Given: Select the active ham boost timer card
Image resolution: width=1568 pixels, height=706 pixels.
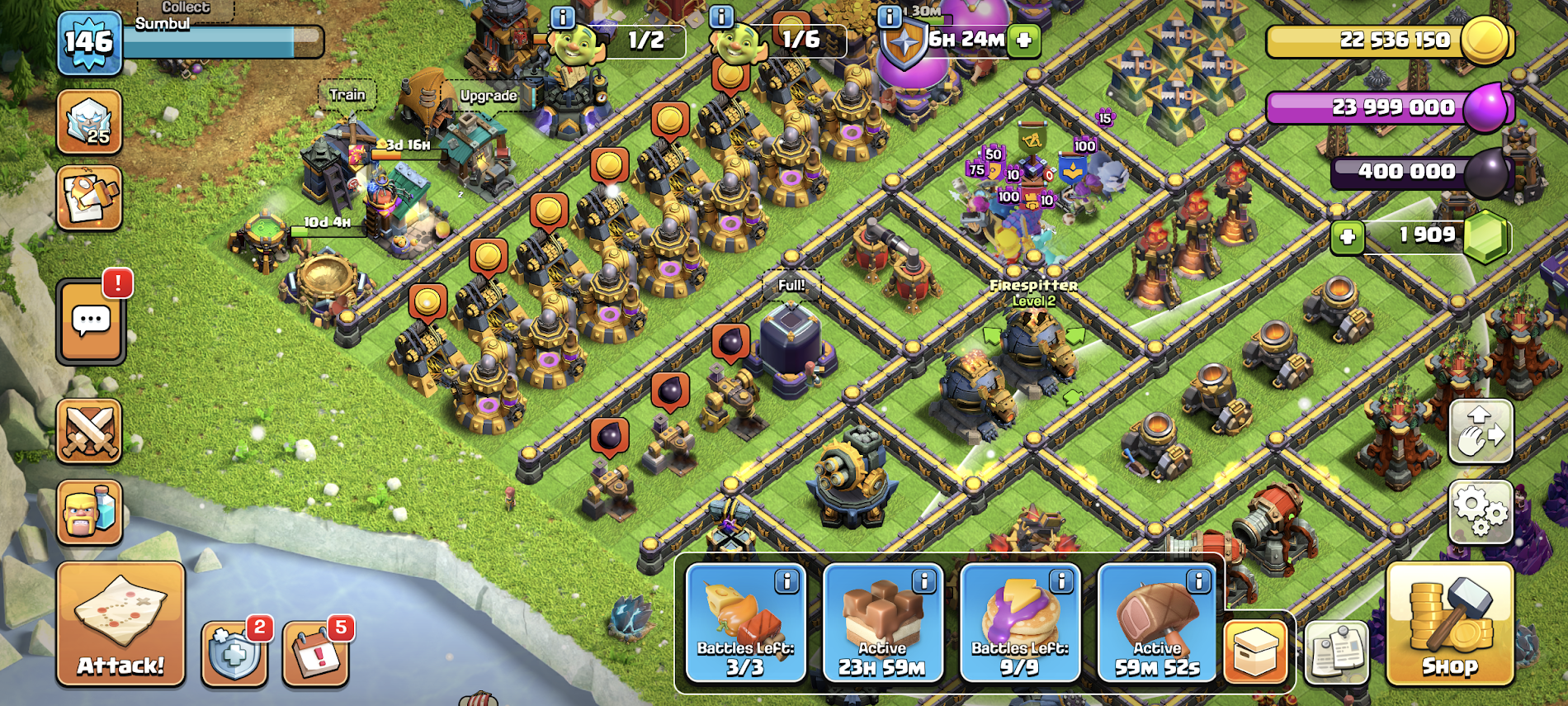Looking at the screenshot, I should coord(1157,623).
